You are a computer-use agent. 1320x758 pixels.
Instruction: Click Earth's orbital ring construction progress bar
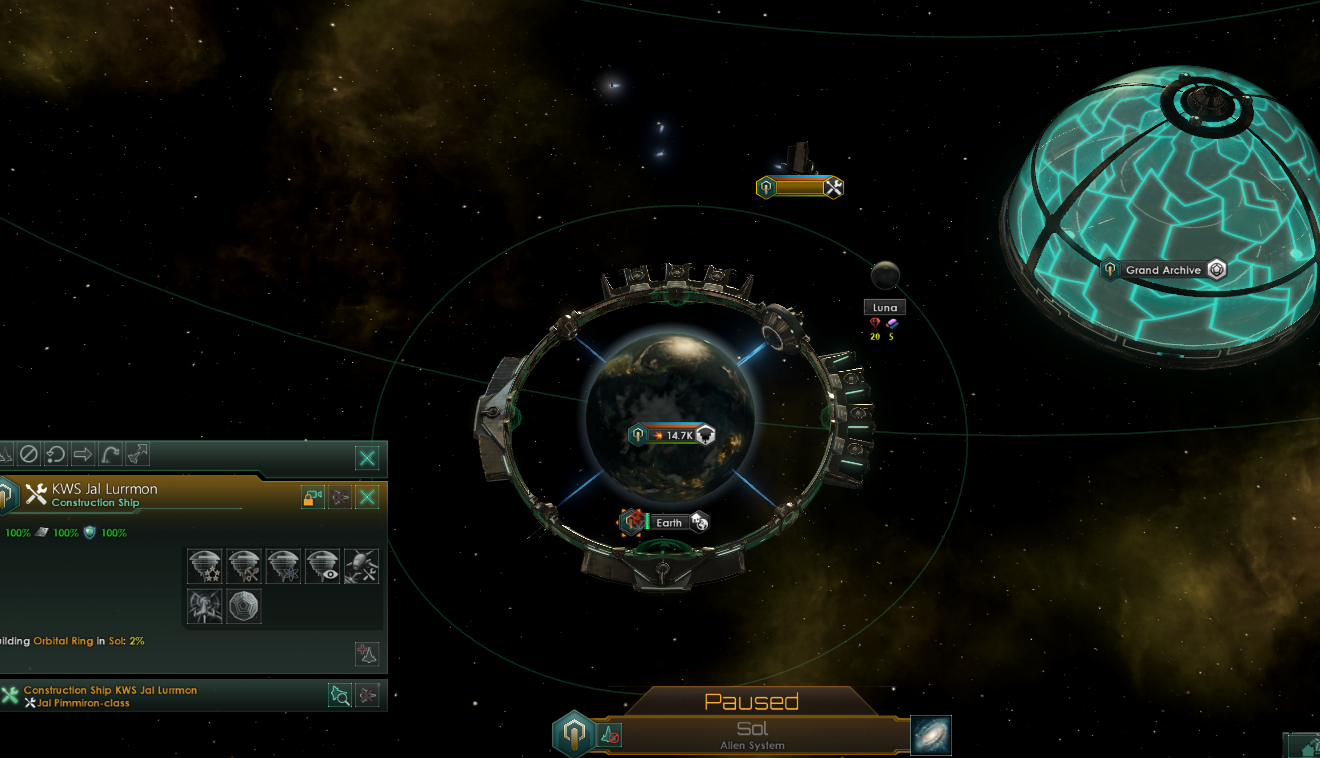pos(673,434)
